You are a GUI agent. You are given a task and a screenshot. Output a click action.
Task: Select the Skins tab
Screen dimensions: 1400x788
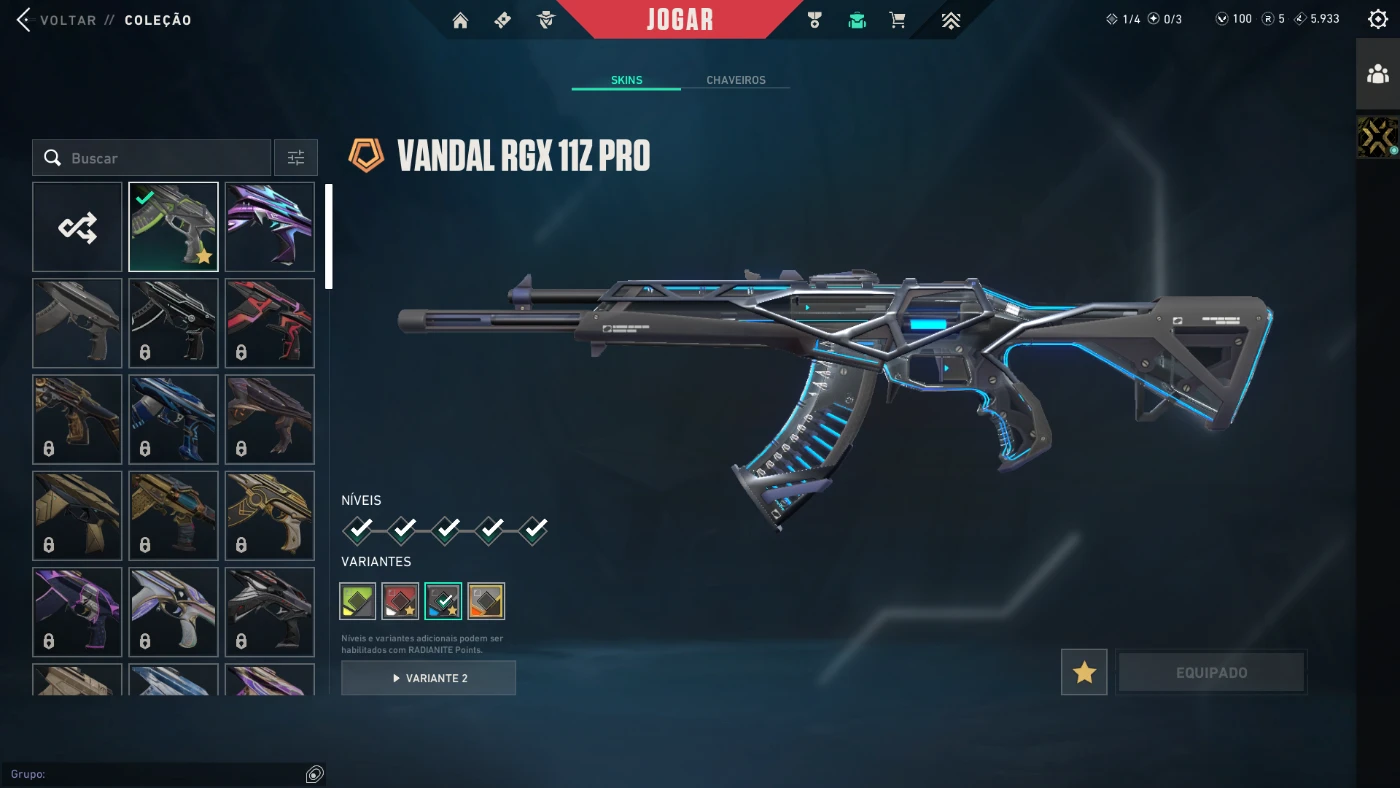pos(626,80)
